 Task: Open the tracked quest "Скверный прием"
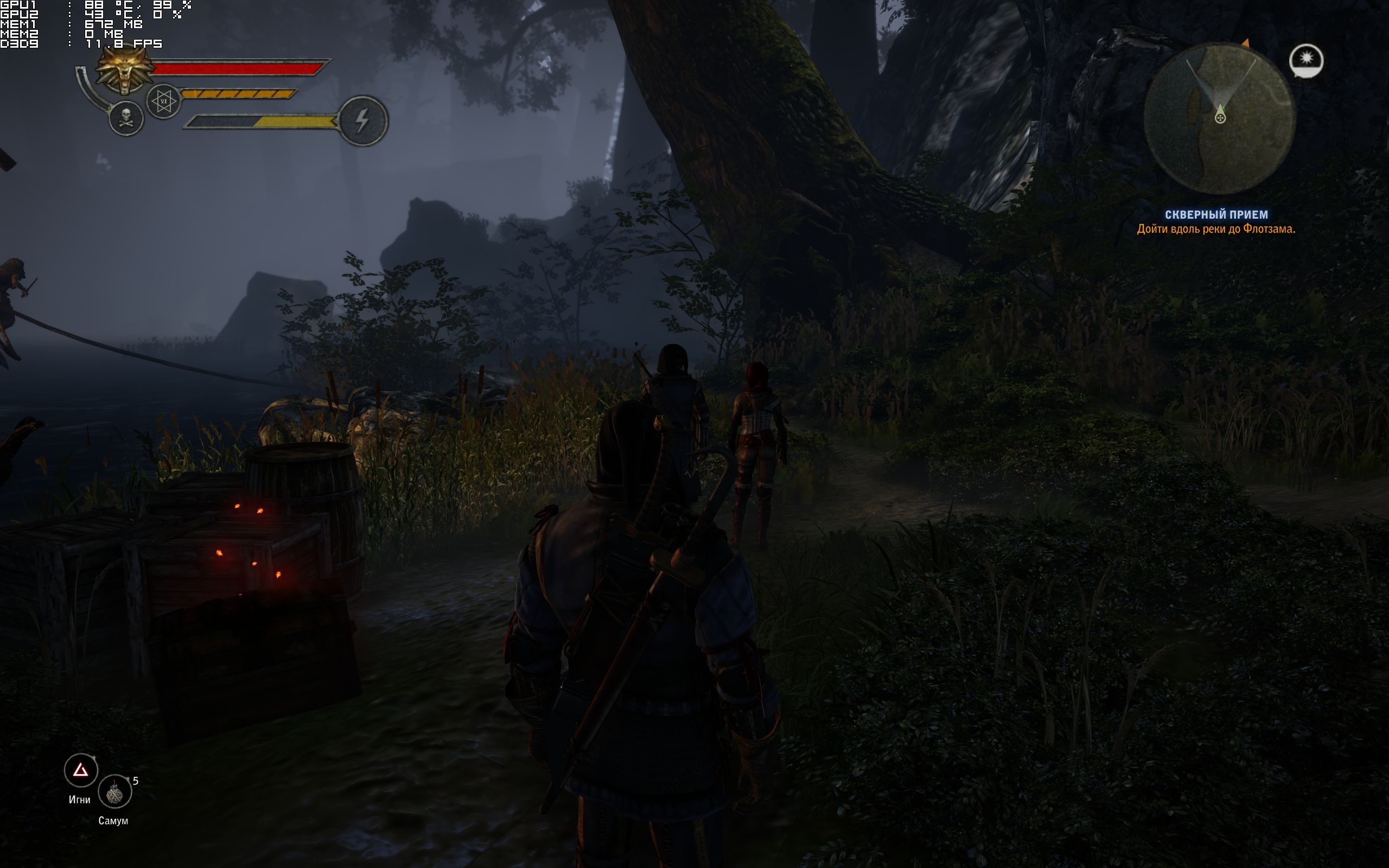point(1216,215)
